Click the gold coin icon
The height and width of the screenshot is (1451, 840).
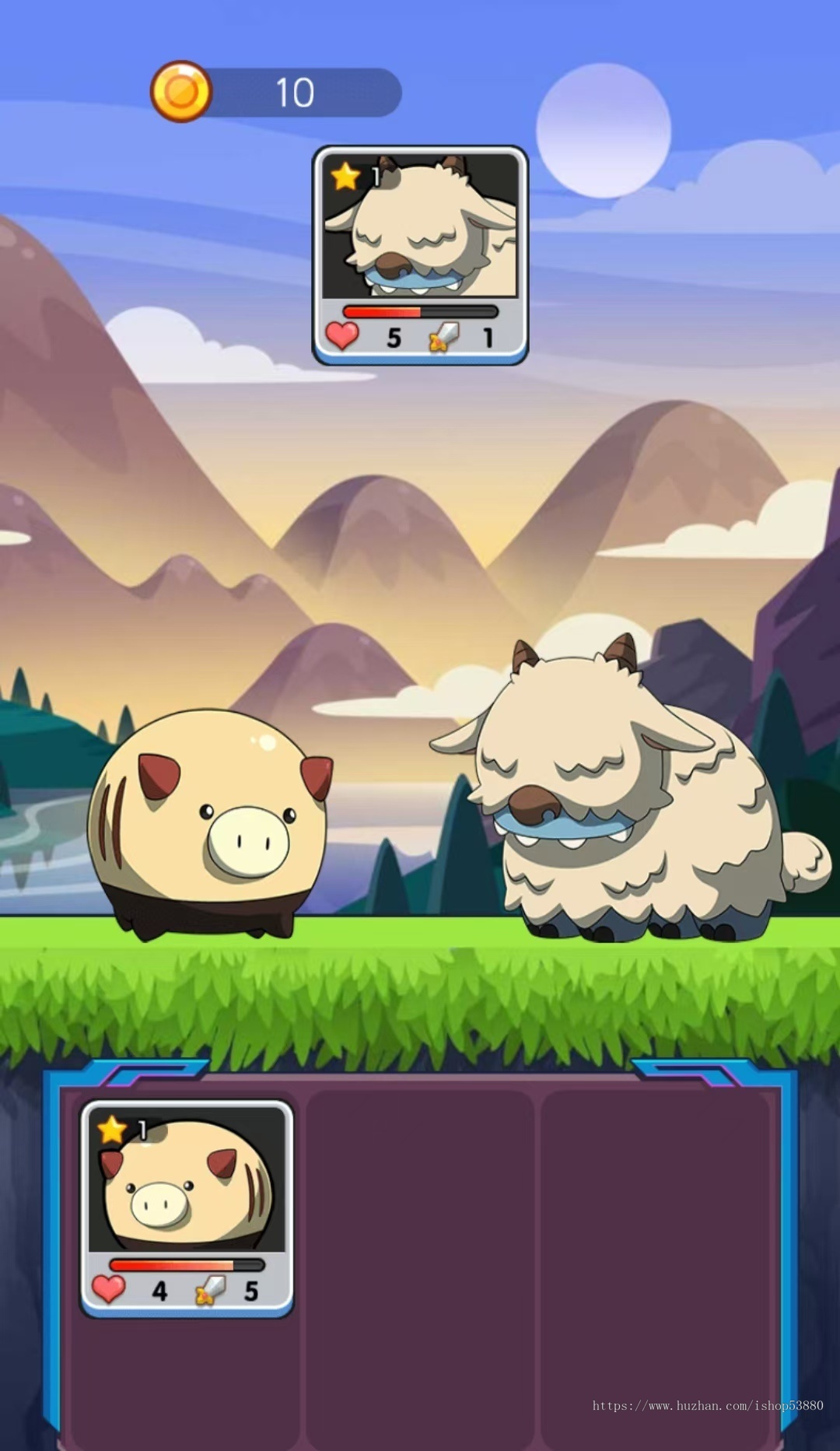pyautogui.click(x=181, y=93)
